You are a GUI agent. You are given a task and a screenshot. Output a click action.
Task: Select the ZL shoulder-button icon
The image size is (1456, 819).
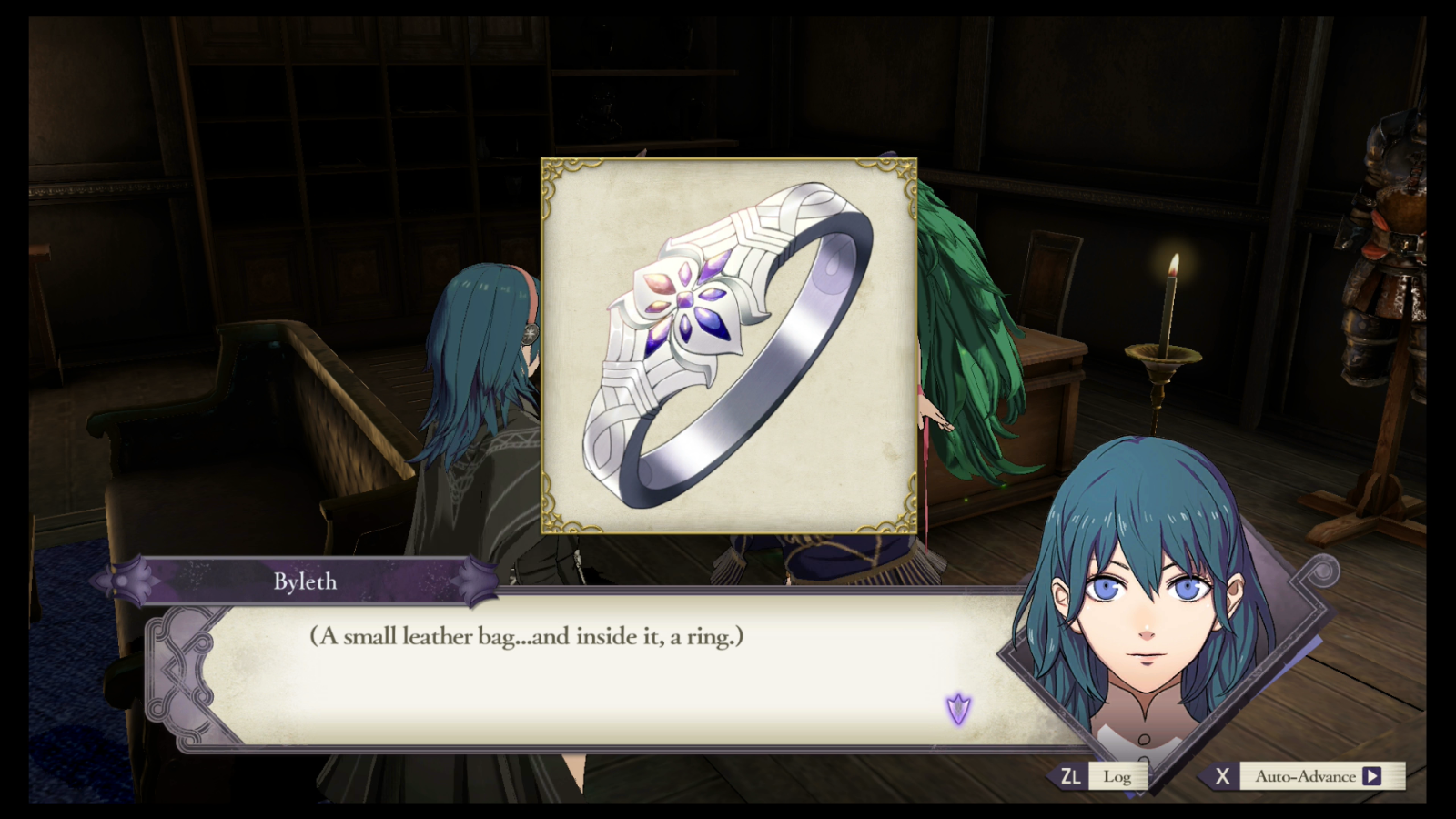[1072, 776]
